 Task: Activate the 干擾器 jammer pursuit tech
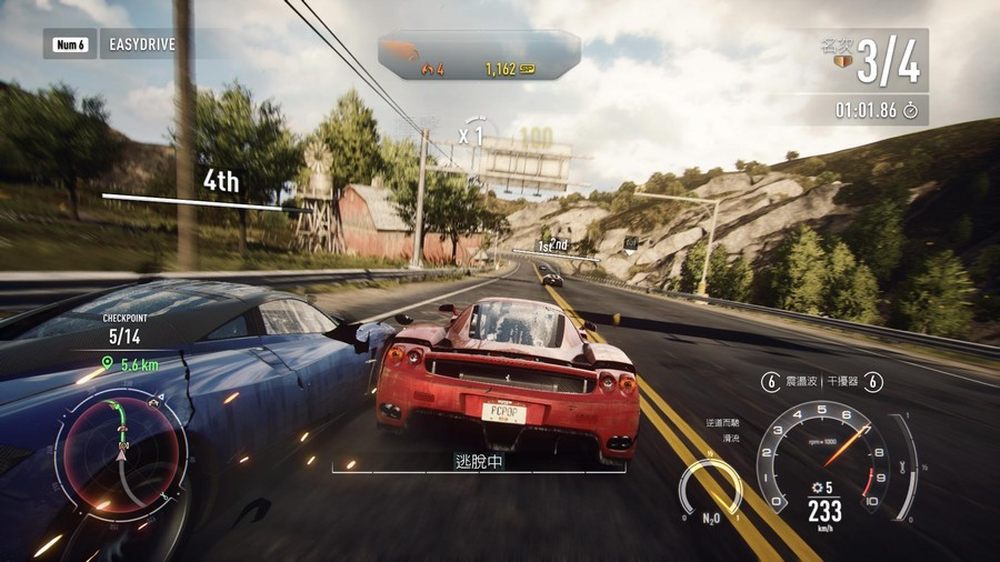point(845,382)
